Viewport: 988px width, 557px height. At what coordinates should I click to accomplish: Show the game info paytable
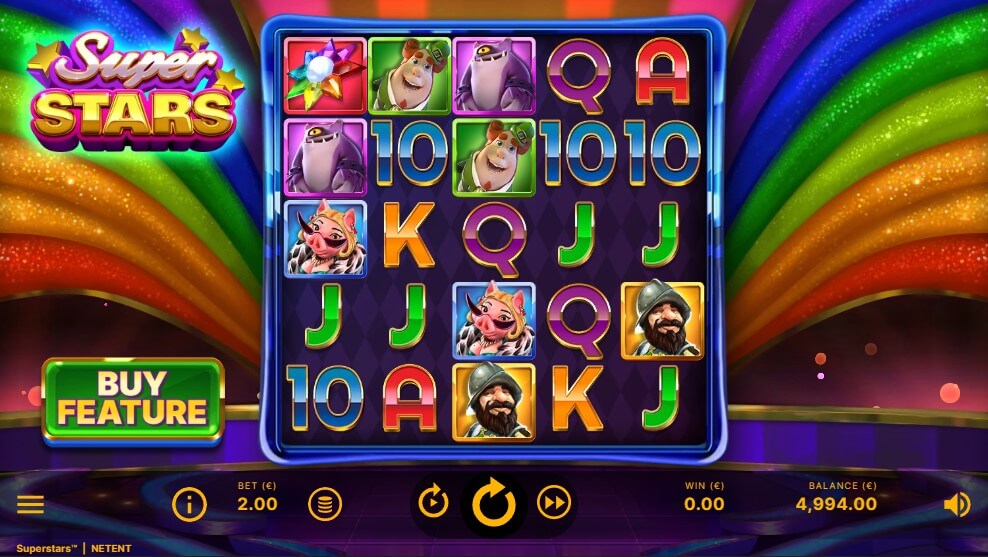pos(189,504)
